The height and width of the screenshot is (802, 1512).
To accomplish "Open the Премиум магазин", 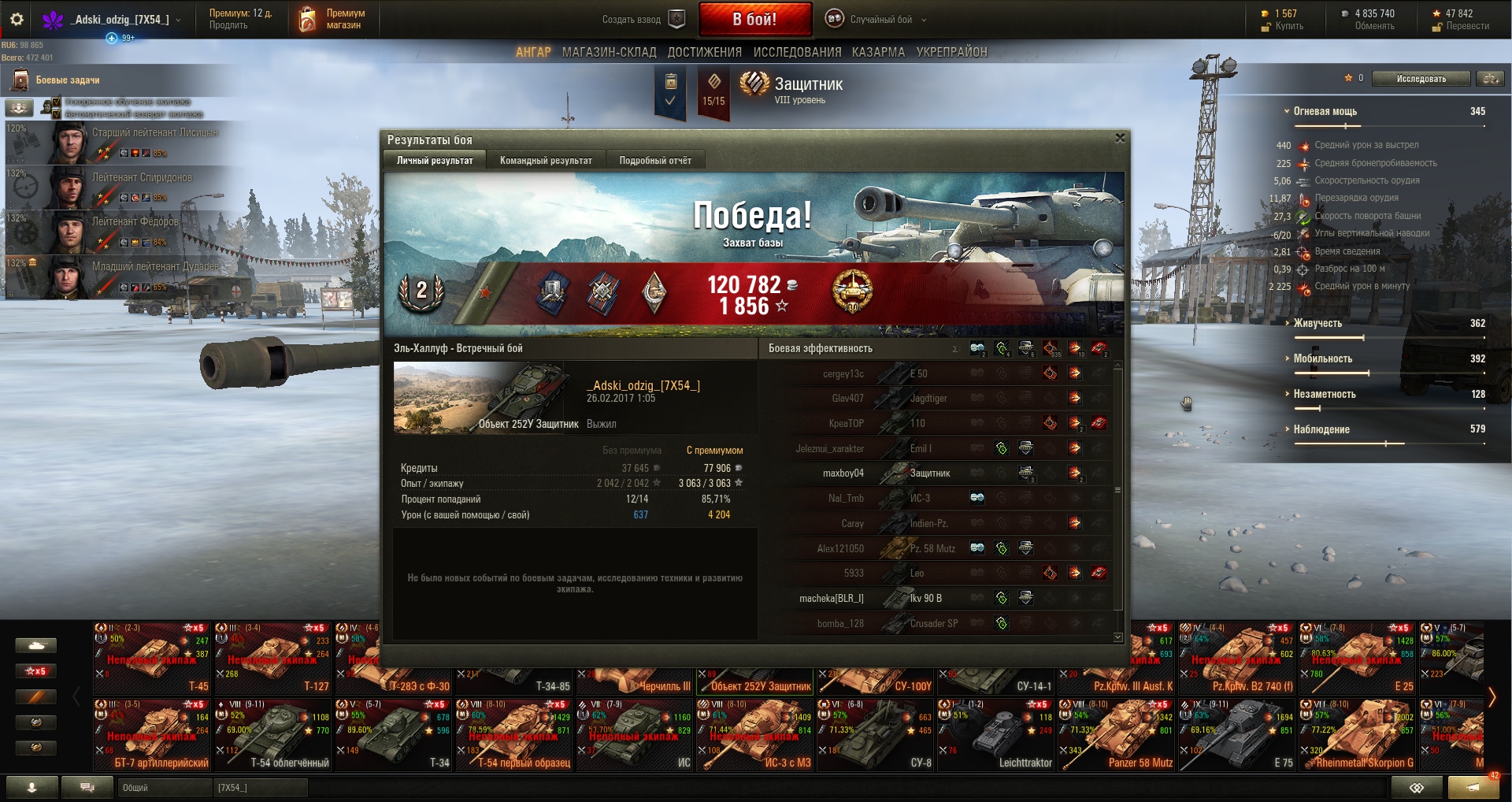I will tap(334, 20).
